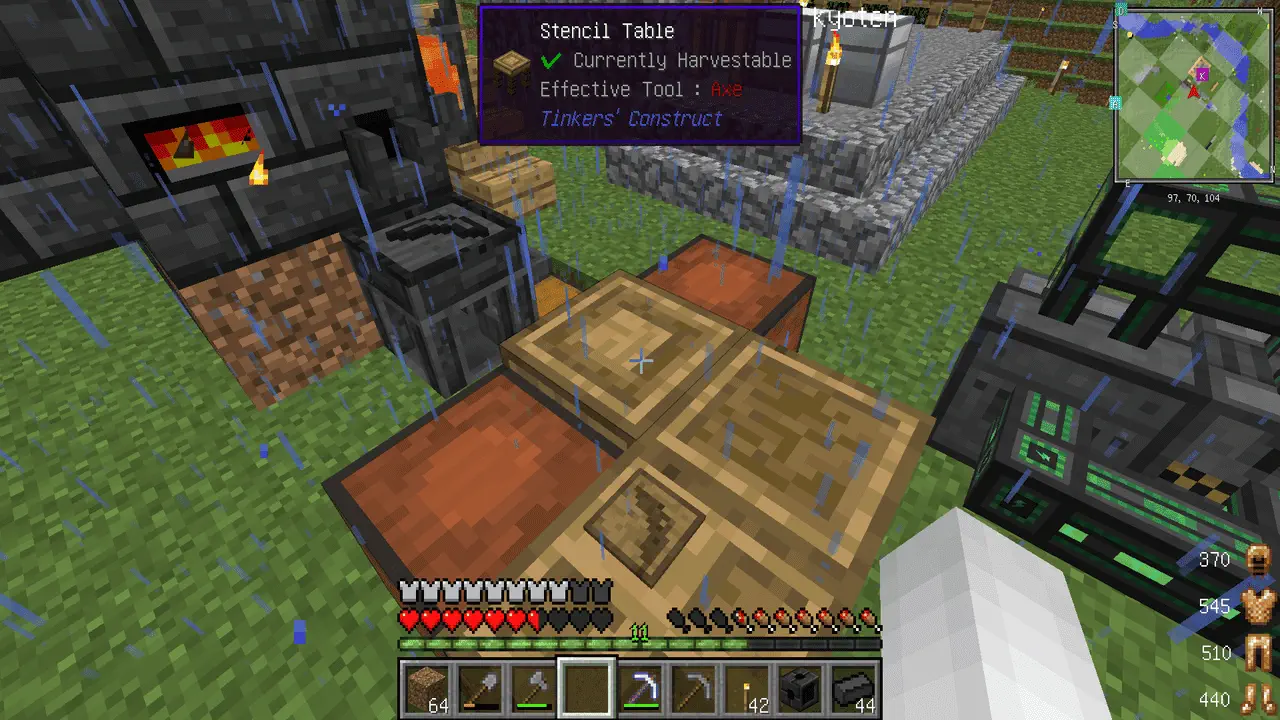Click the teal A waypoint marker
1280x720 pixels.
(x=1115, y=103)
